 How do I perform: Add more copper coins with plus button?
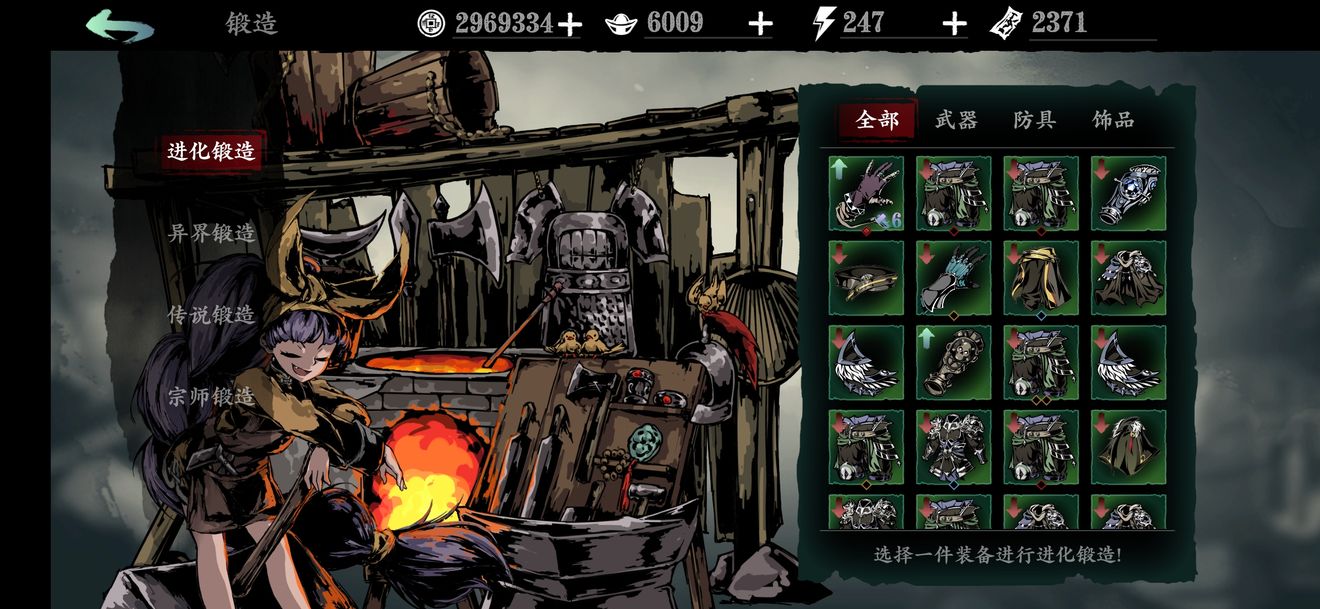569,24
